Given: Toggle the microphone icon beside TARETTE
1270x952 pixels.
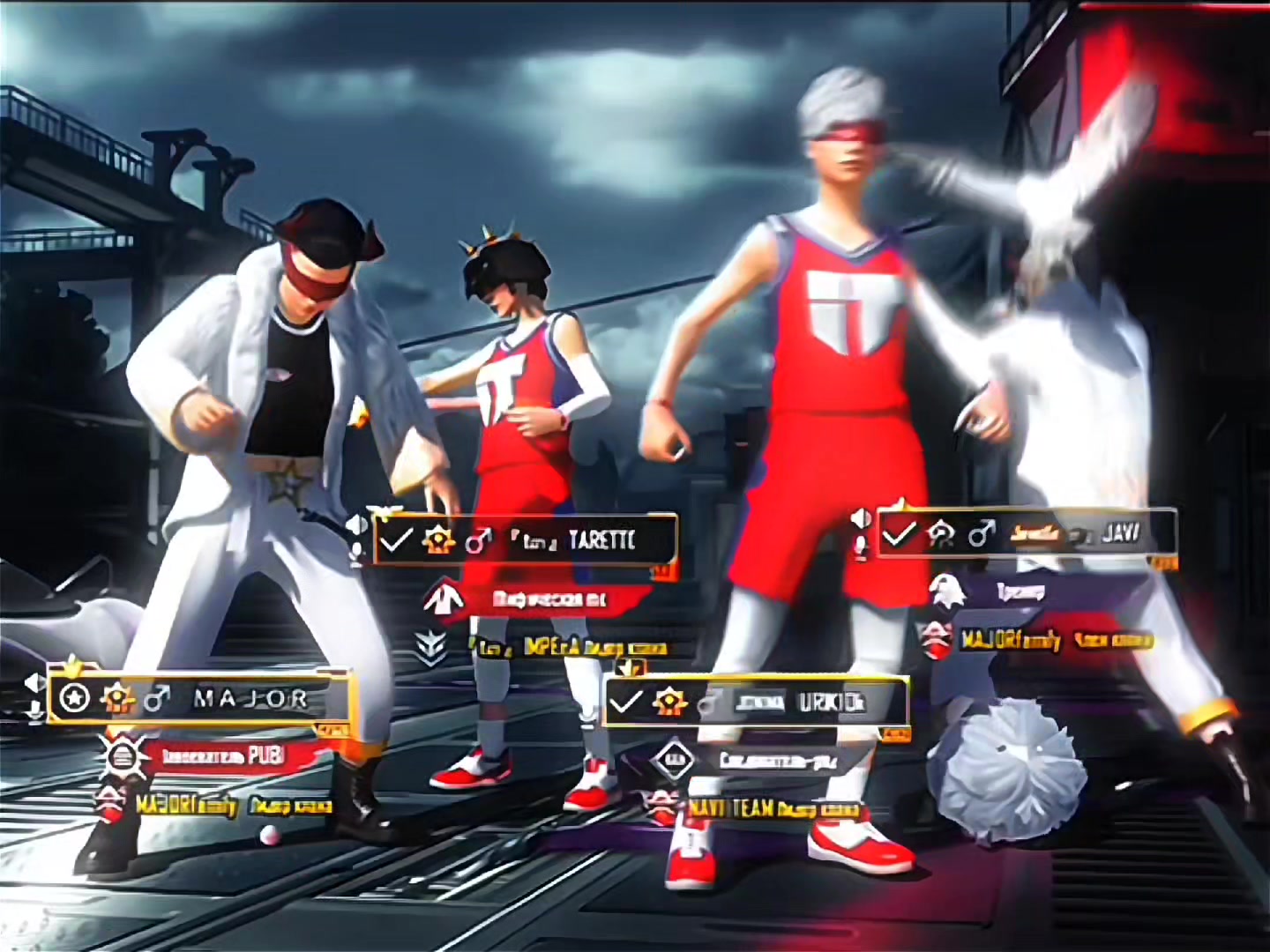Looking at the screenshot, I should coord(357,553).
